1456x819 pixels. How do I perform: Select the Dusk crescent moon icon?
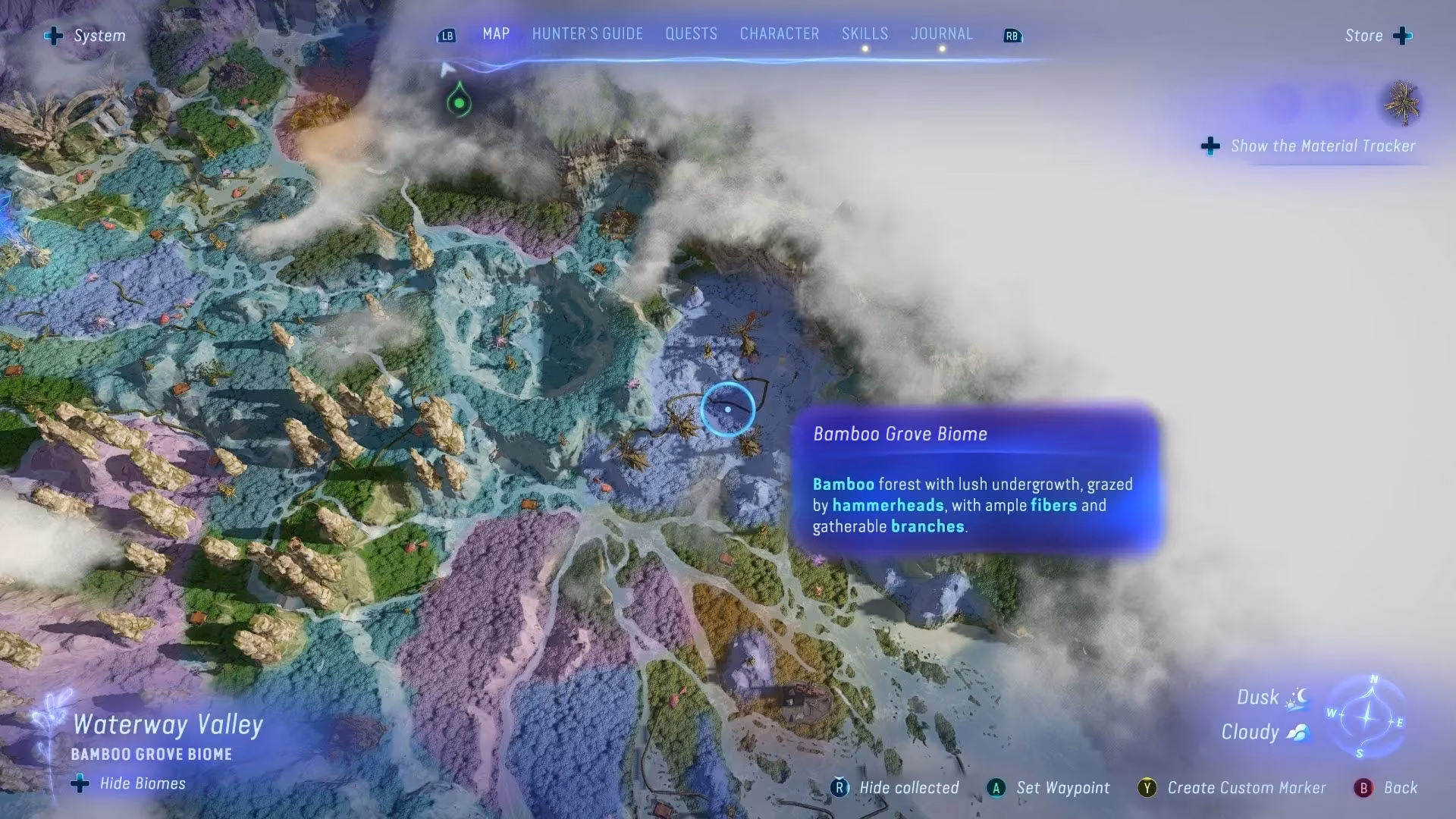(x=1300, y=696)
